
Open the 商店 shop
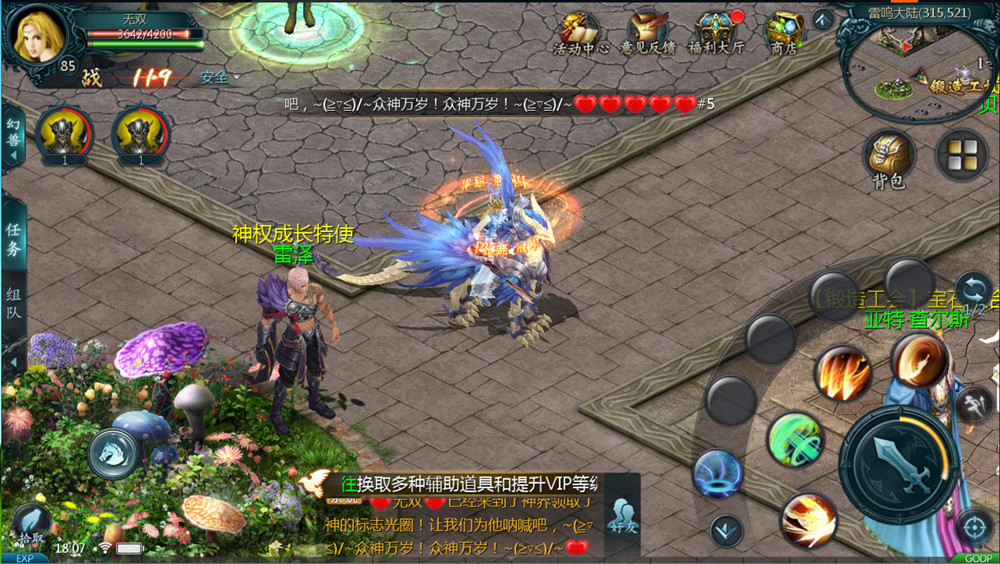[x=783, y=32]
